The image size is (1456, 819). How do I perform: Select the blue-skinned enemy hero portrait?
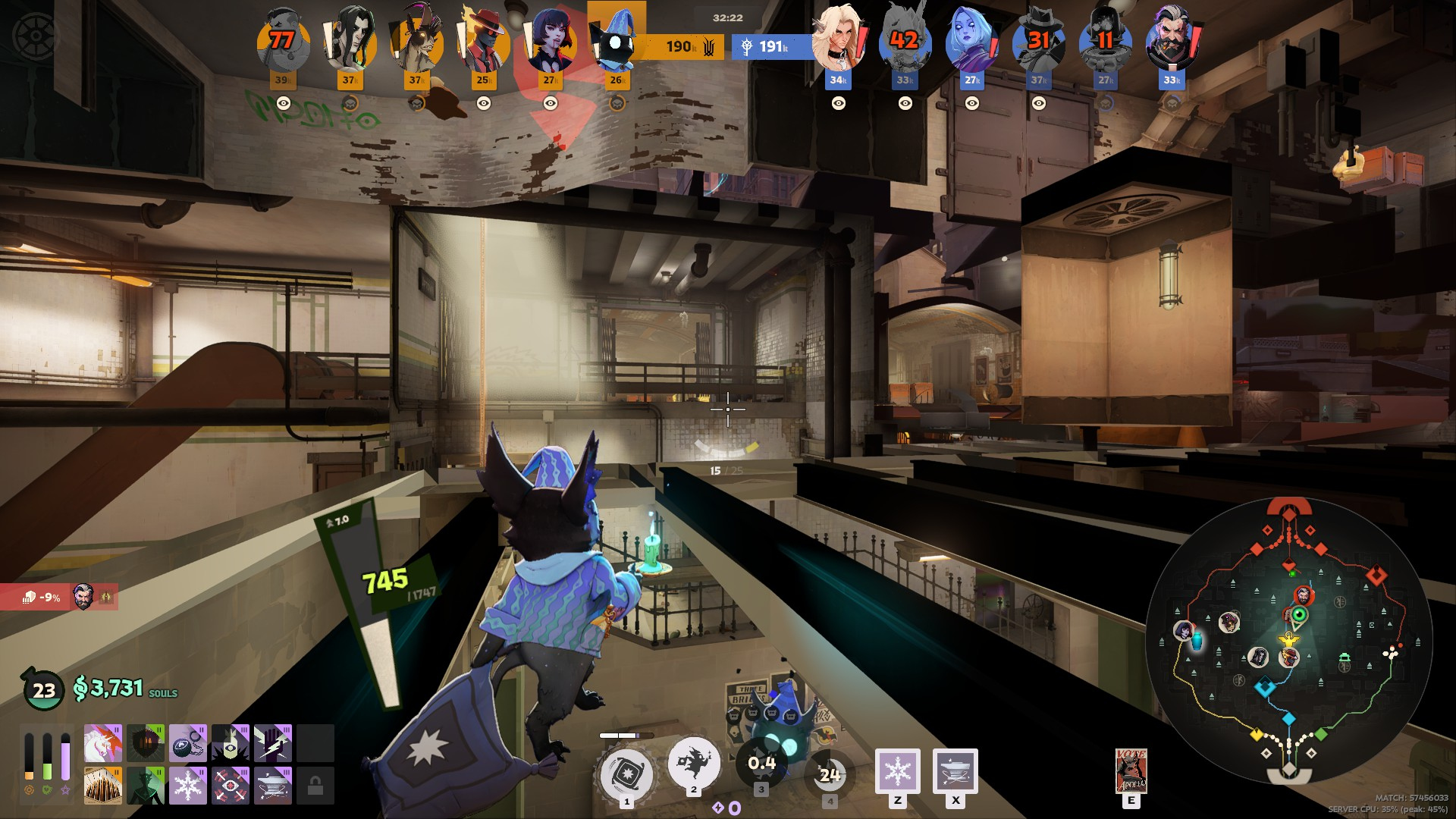[971, 40]
